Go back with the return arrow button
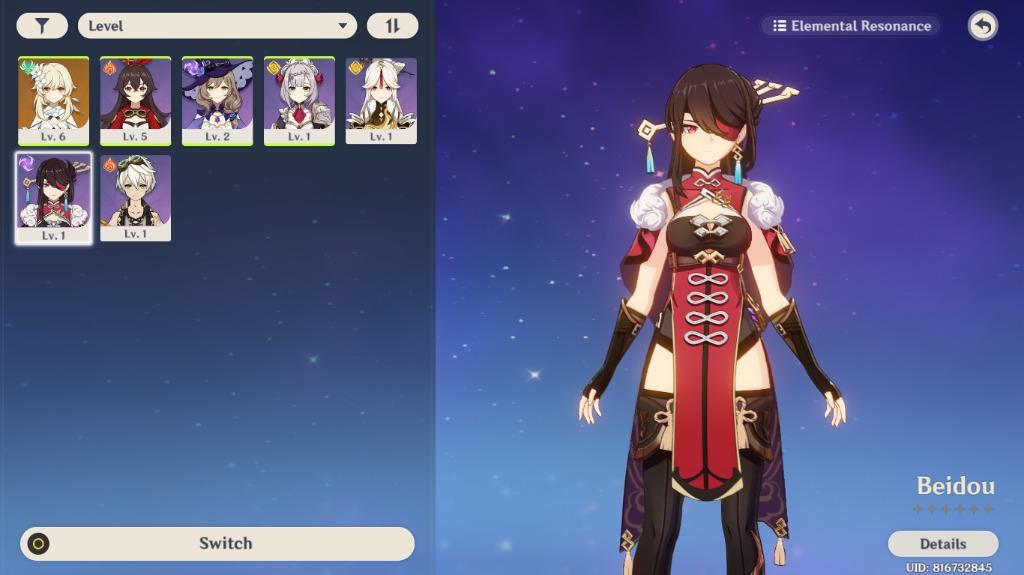Viewport: 1024px width, 575px height. pos(983,26)
